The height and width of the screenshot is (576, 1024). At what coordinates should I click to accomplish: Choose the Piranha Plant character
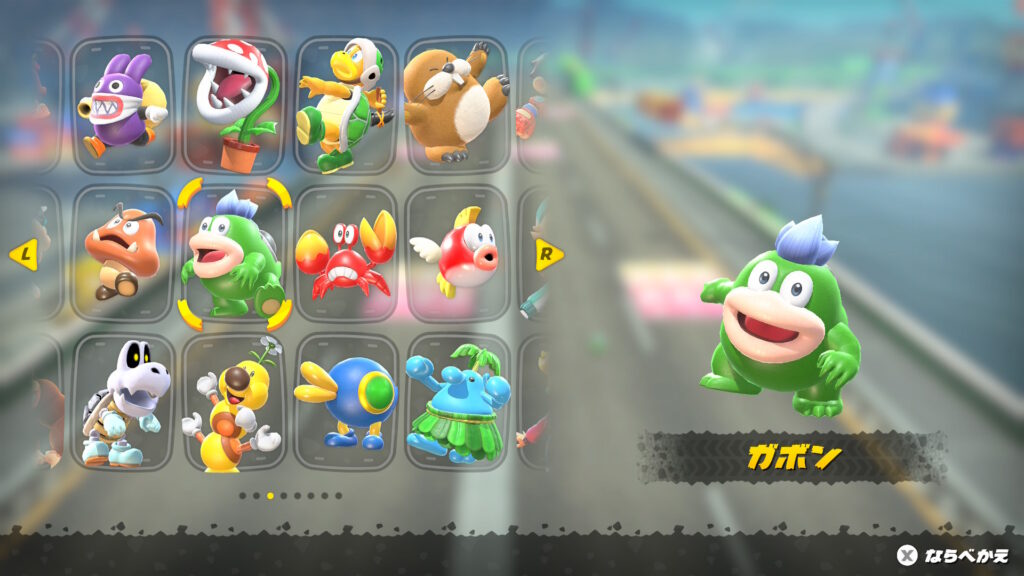[234, 105]
